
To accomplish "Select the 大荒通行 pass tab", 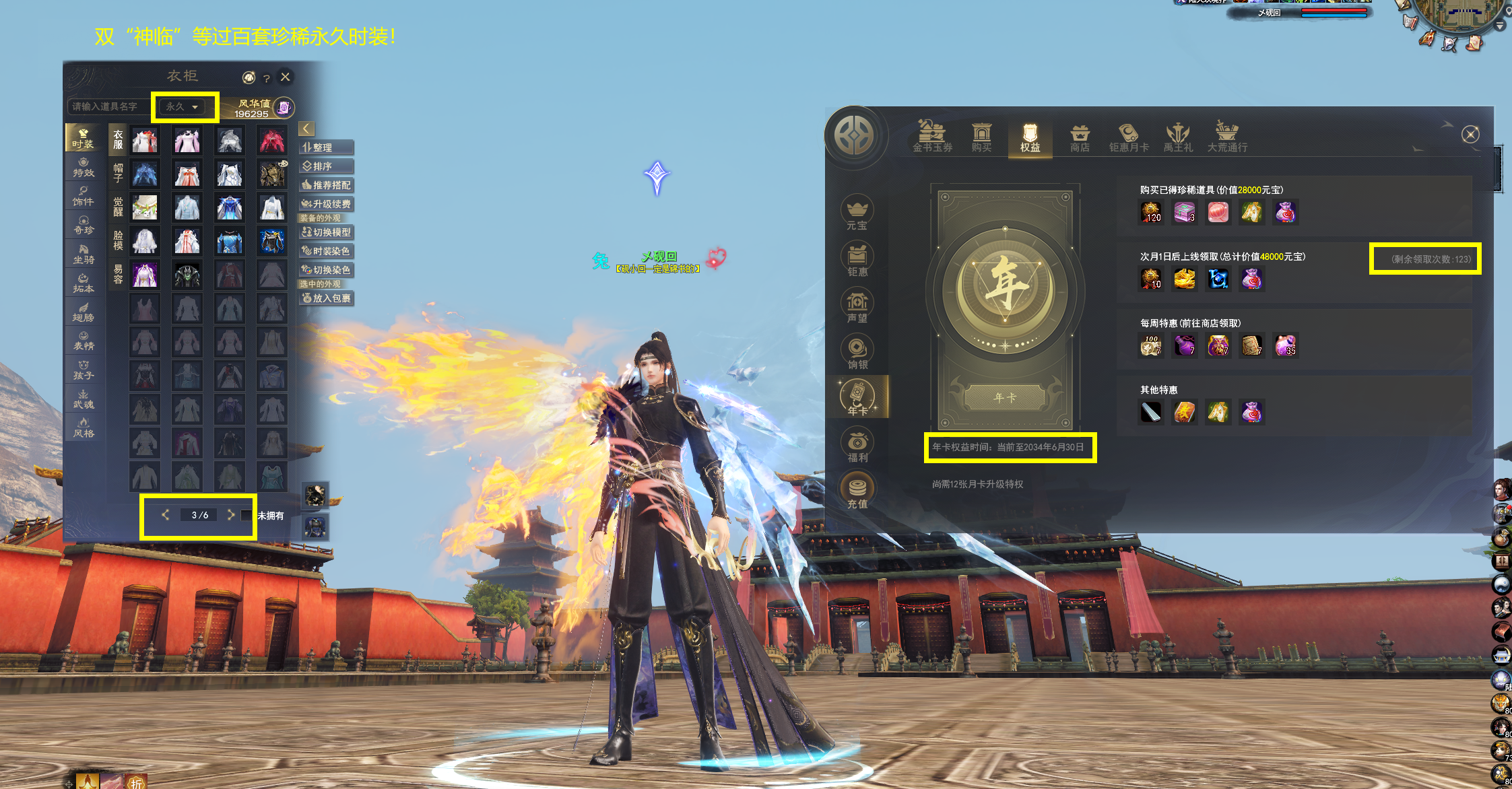I will click(x=1226, y=137).
